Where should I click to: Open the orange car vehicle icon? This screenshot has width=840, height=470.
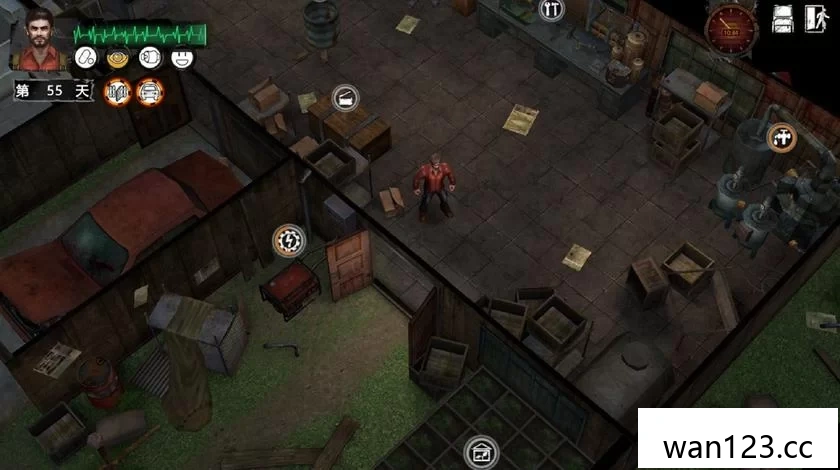[149, 91]
